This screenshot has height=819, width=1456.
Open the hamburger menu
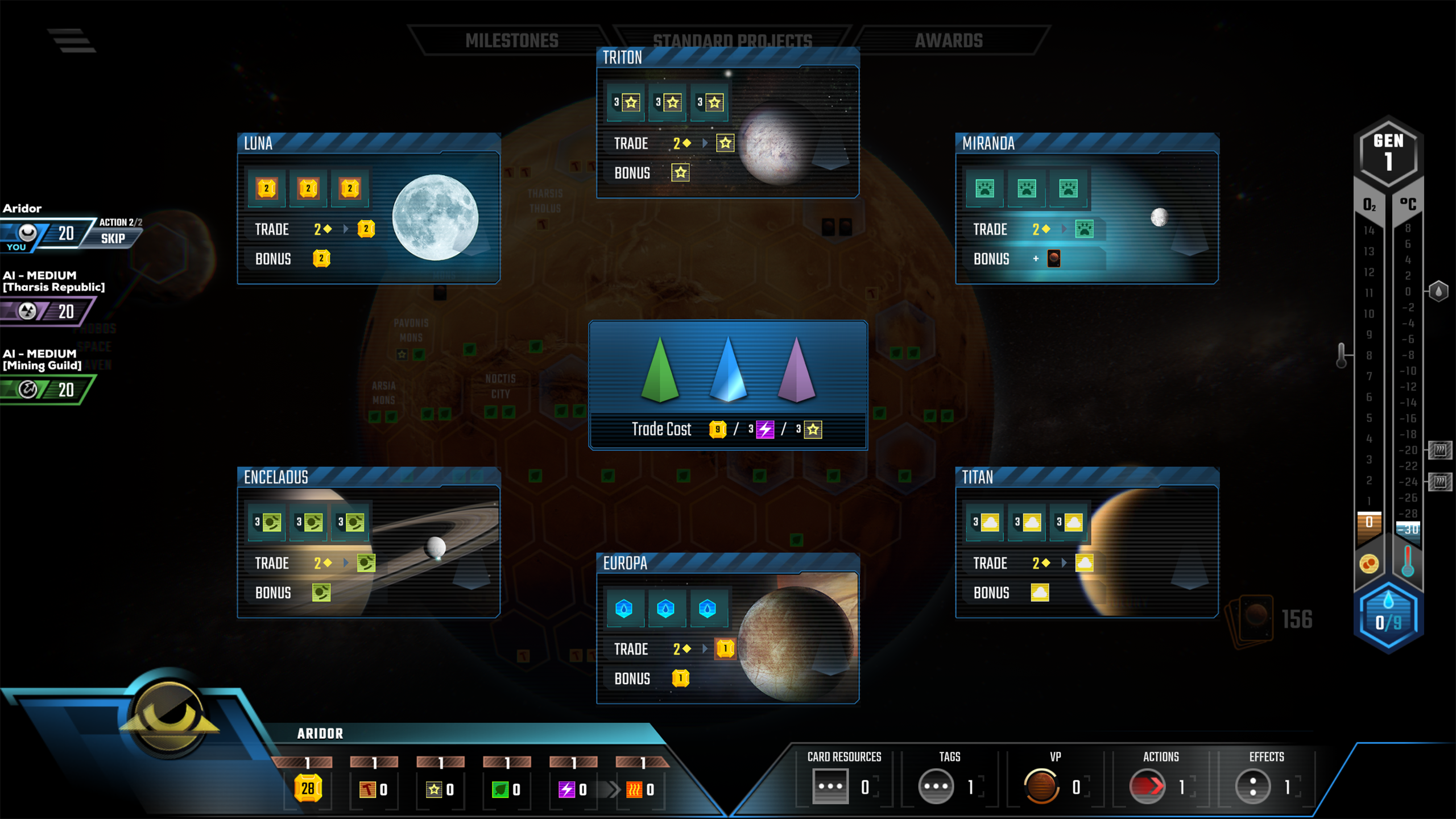pyautogui.click(x=72, y=40)
